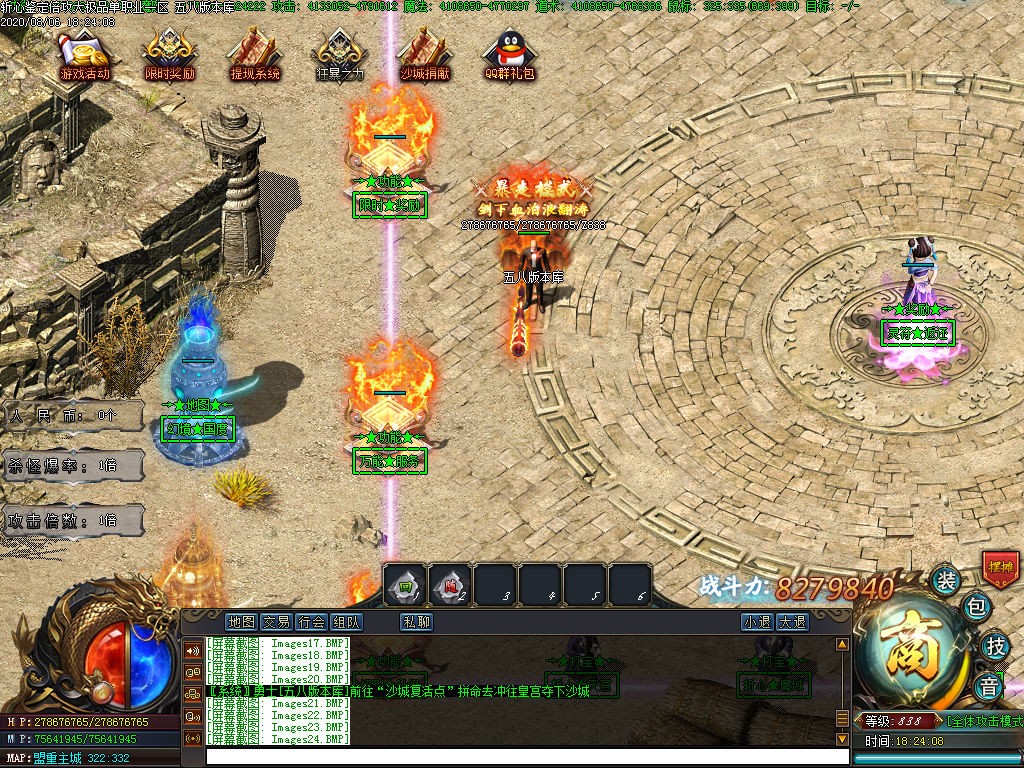Open the 游戏活动 game events icon

[85, 56]
